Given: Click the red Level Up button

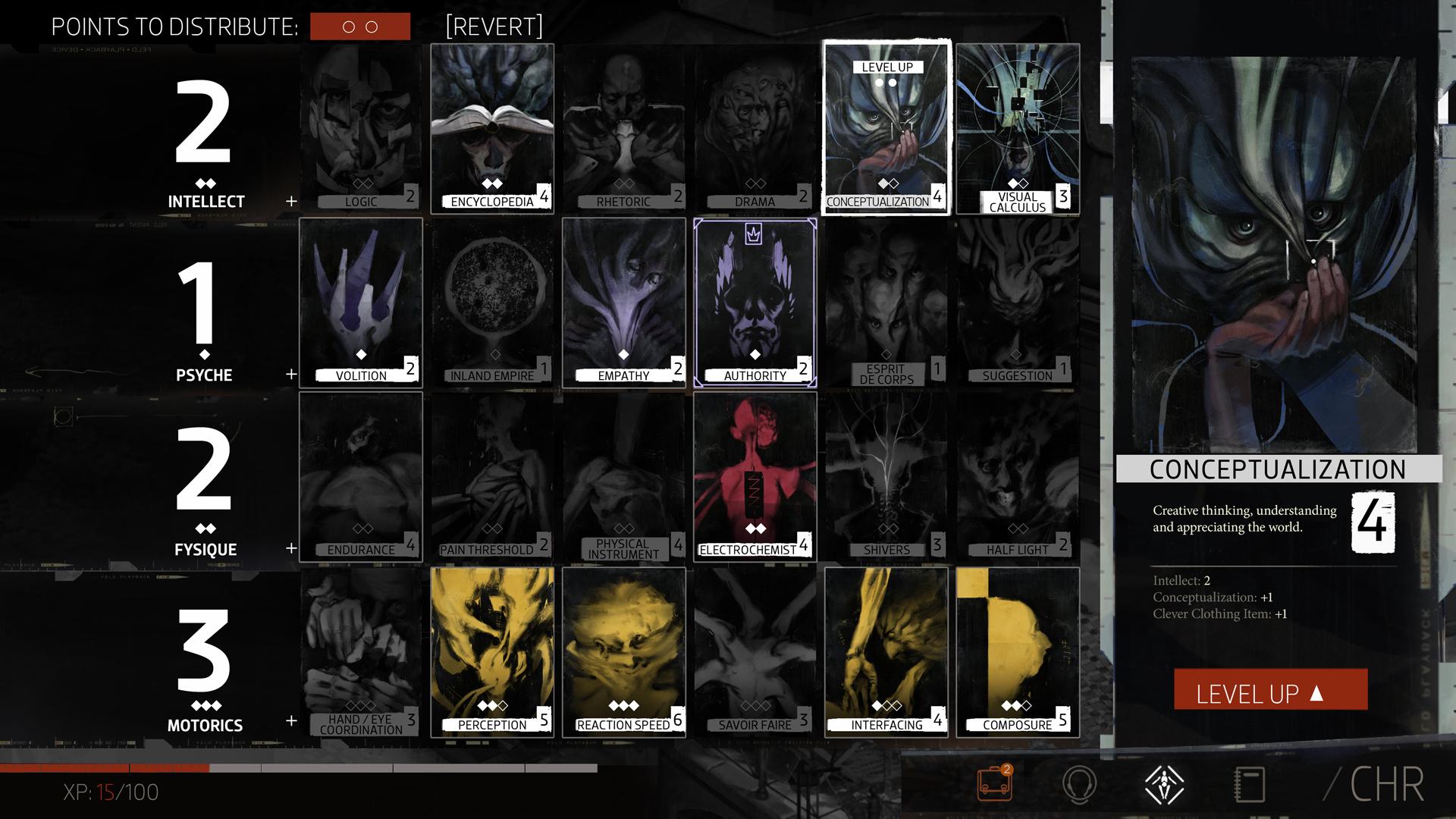Looking at the screenshot, I should tap(1270, 690).
